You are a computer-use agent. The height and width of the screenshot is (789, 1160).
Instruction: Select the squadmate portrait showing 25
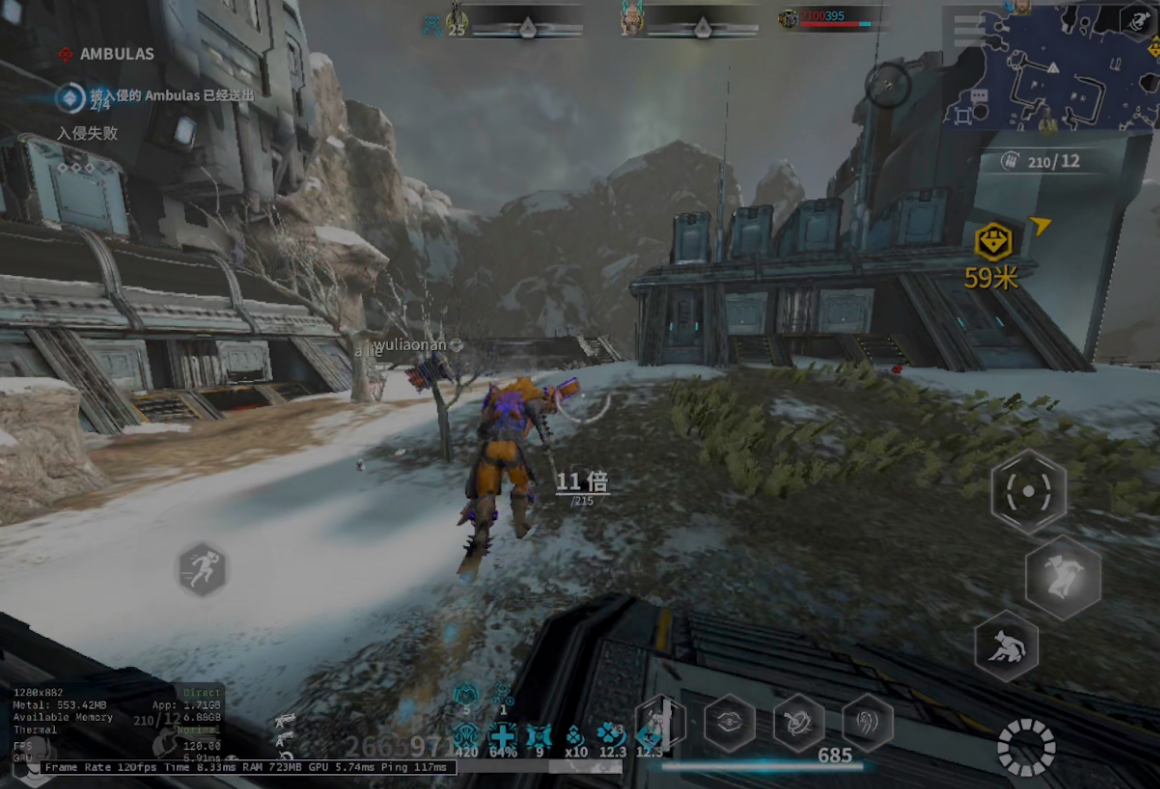[x=457, y=20]
